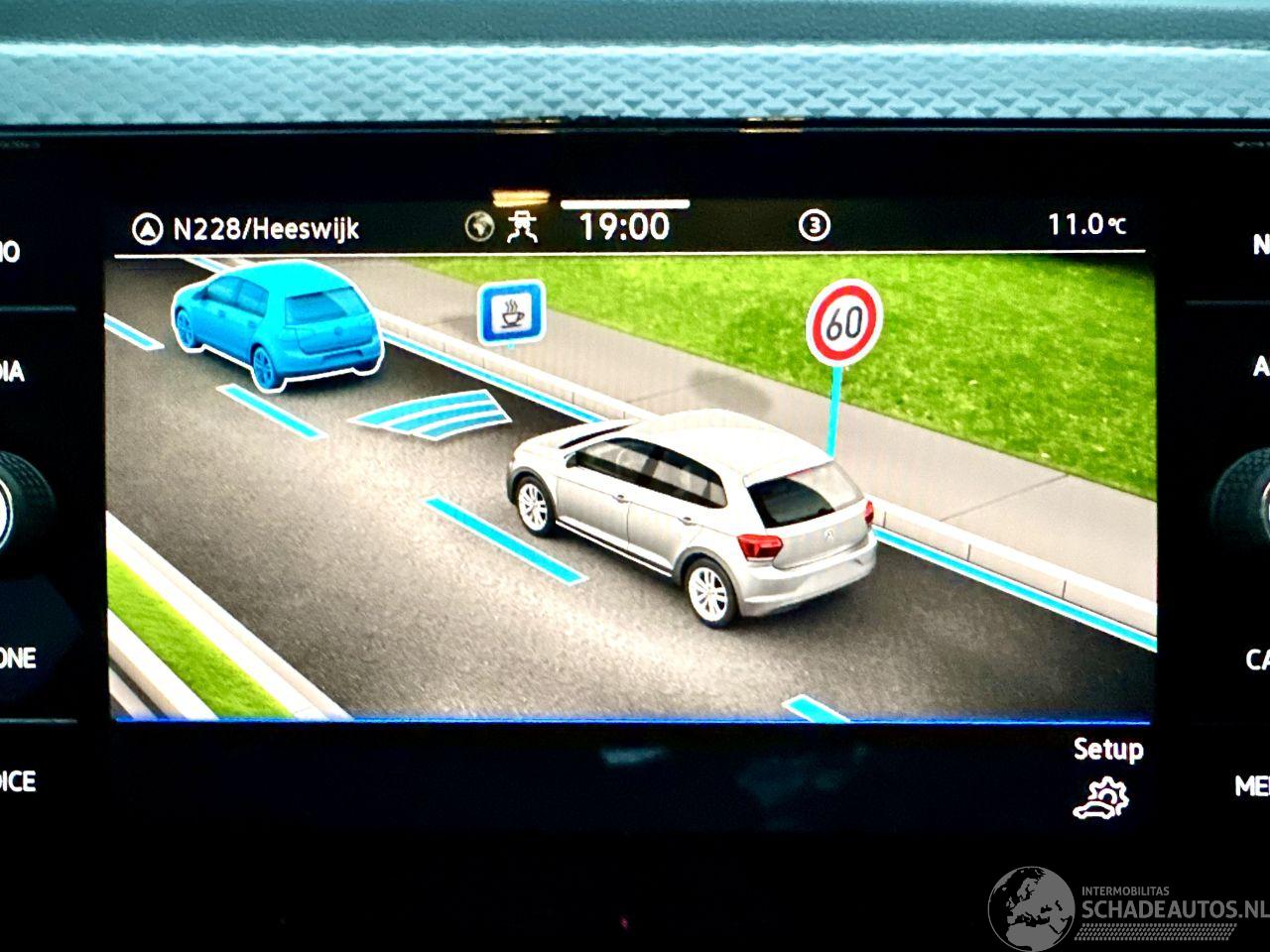Tap the globe icon in status bar
This screenshot has height=952, width=1270.
[x=479, y=227]
